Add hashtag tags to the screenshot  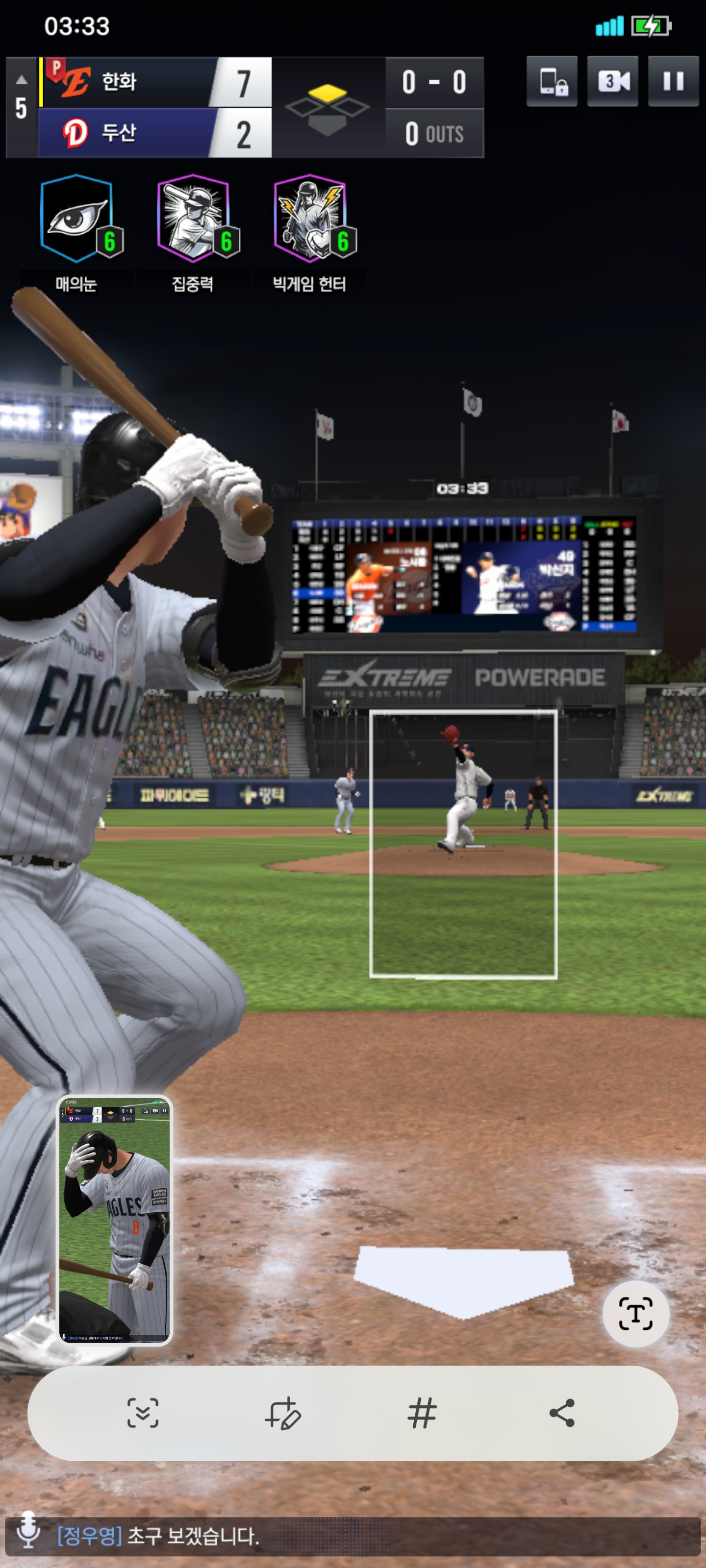[x=422, y=1412]
